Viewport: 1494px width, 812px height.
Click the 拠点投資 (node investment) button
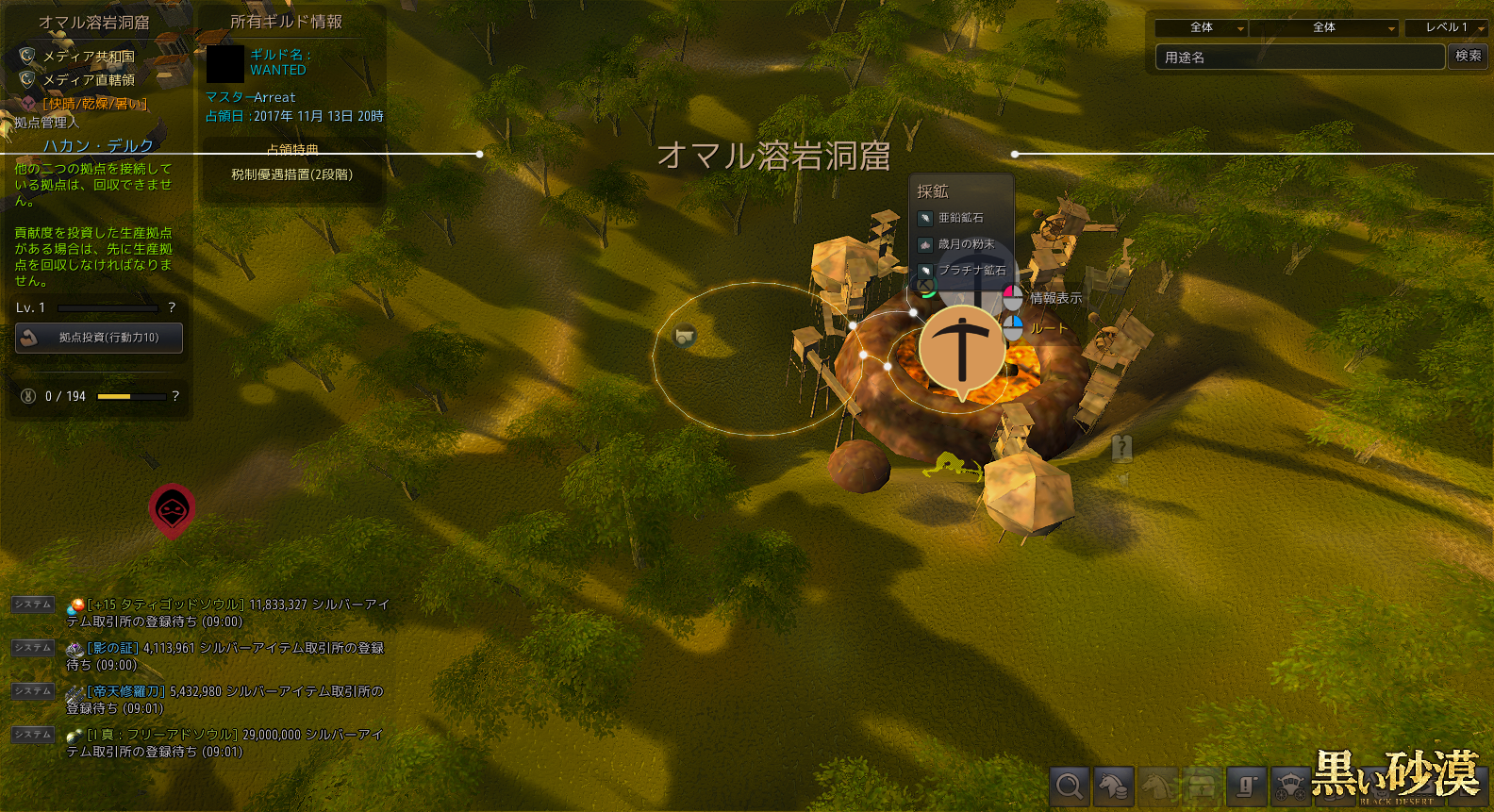pos(99,338)
